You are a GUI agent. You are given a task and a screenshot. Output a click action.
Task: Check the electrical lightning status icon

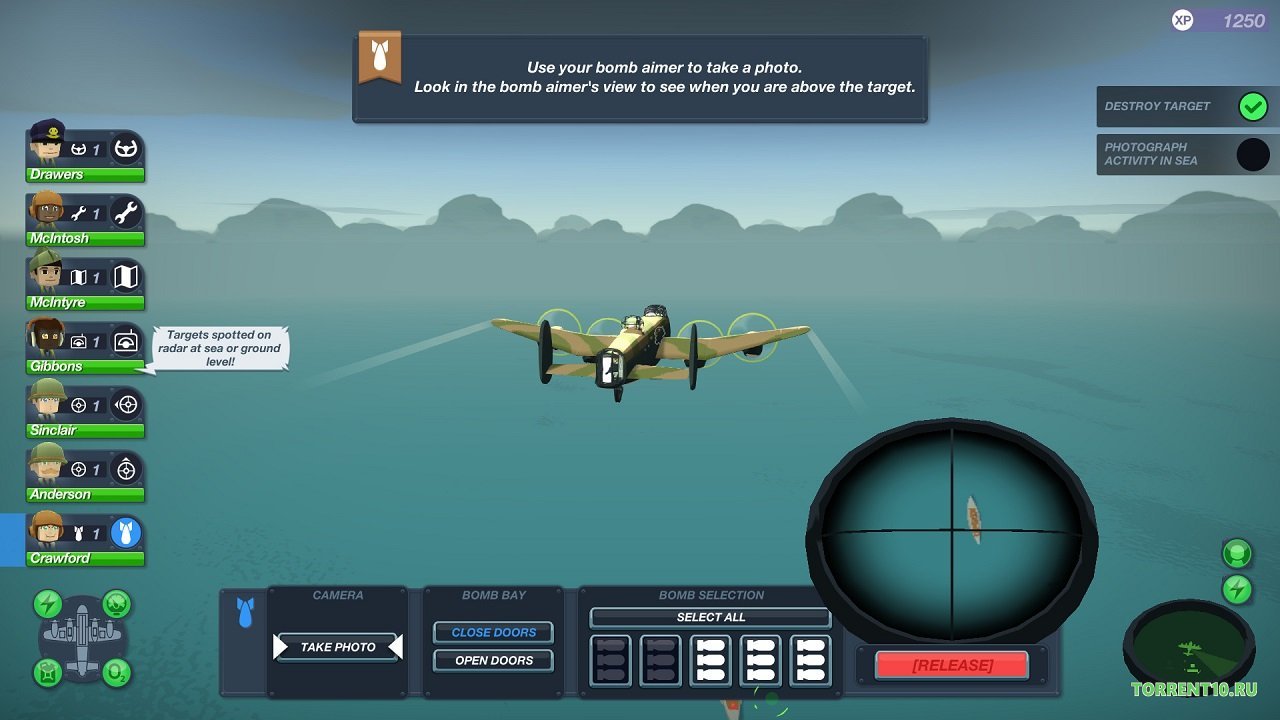47,603
